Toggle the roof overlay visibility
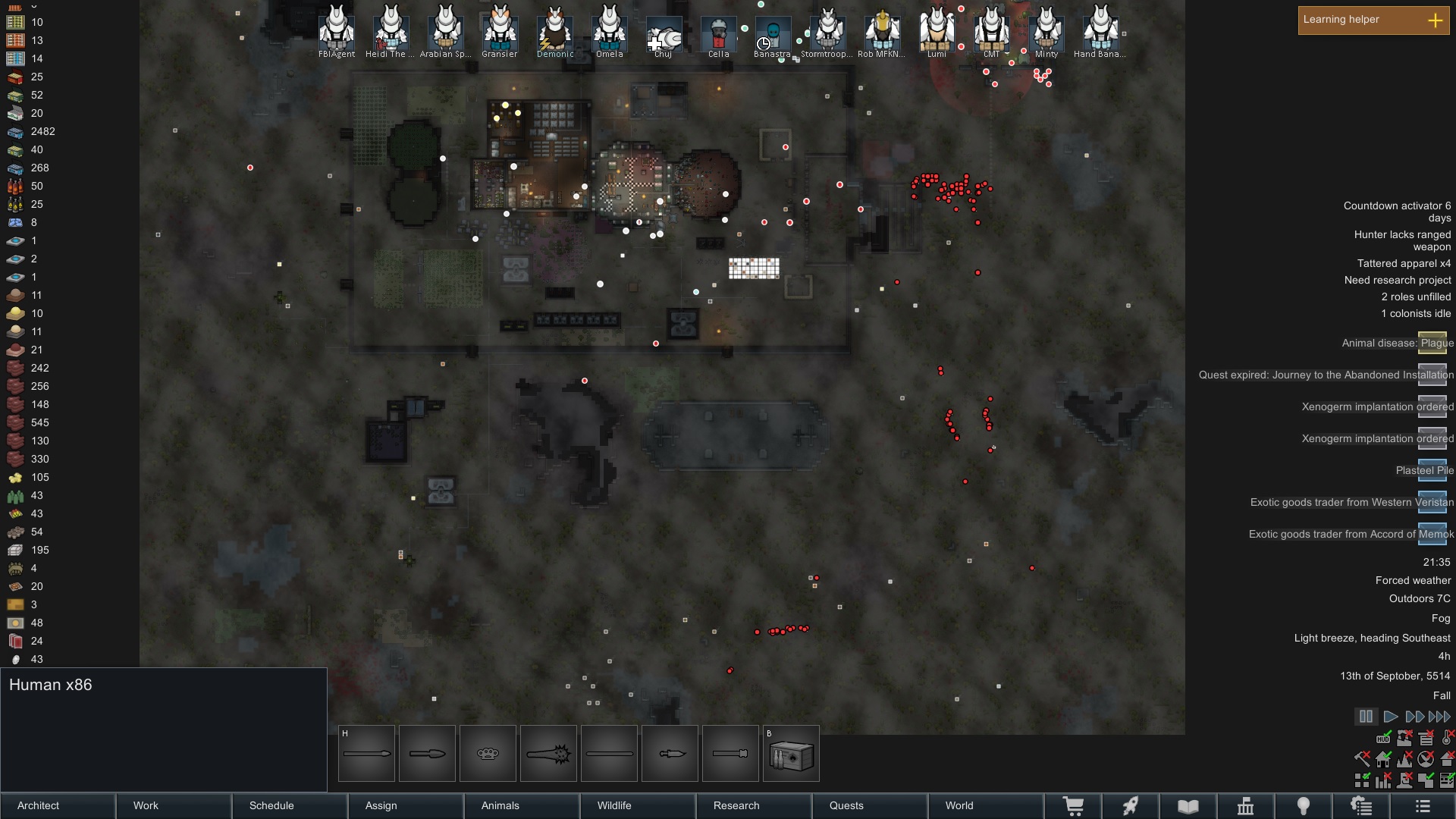 [1447, 760]
